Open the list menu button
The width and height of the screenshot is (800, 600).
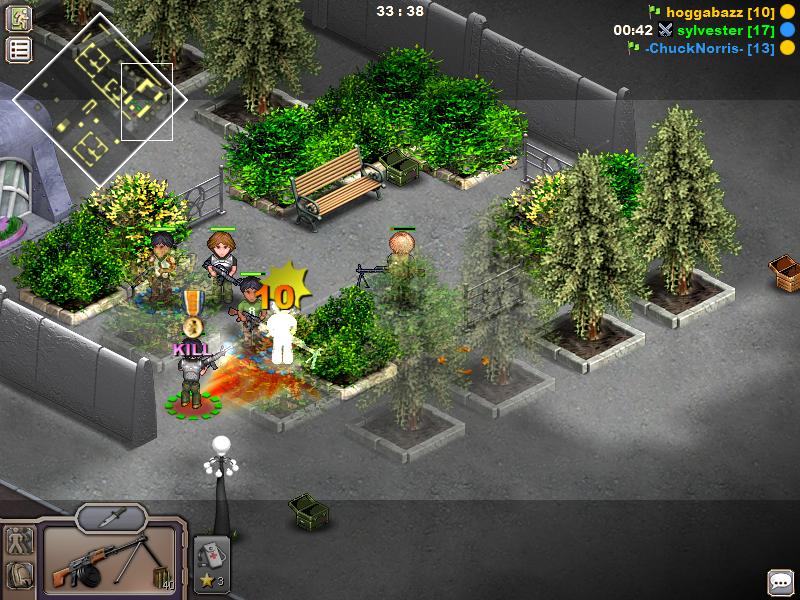click(x=19, y=49)
